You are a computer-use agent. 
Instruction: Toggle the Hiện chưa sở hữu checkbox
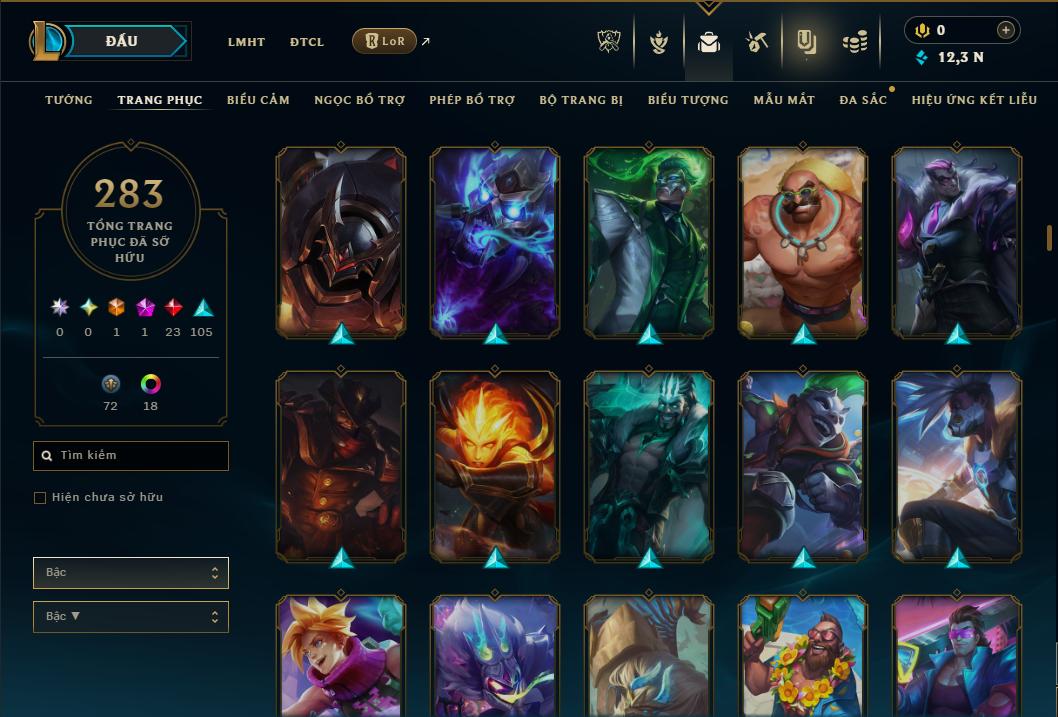pyautogui.click(x=40, y=498)
